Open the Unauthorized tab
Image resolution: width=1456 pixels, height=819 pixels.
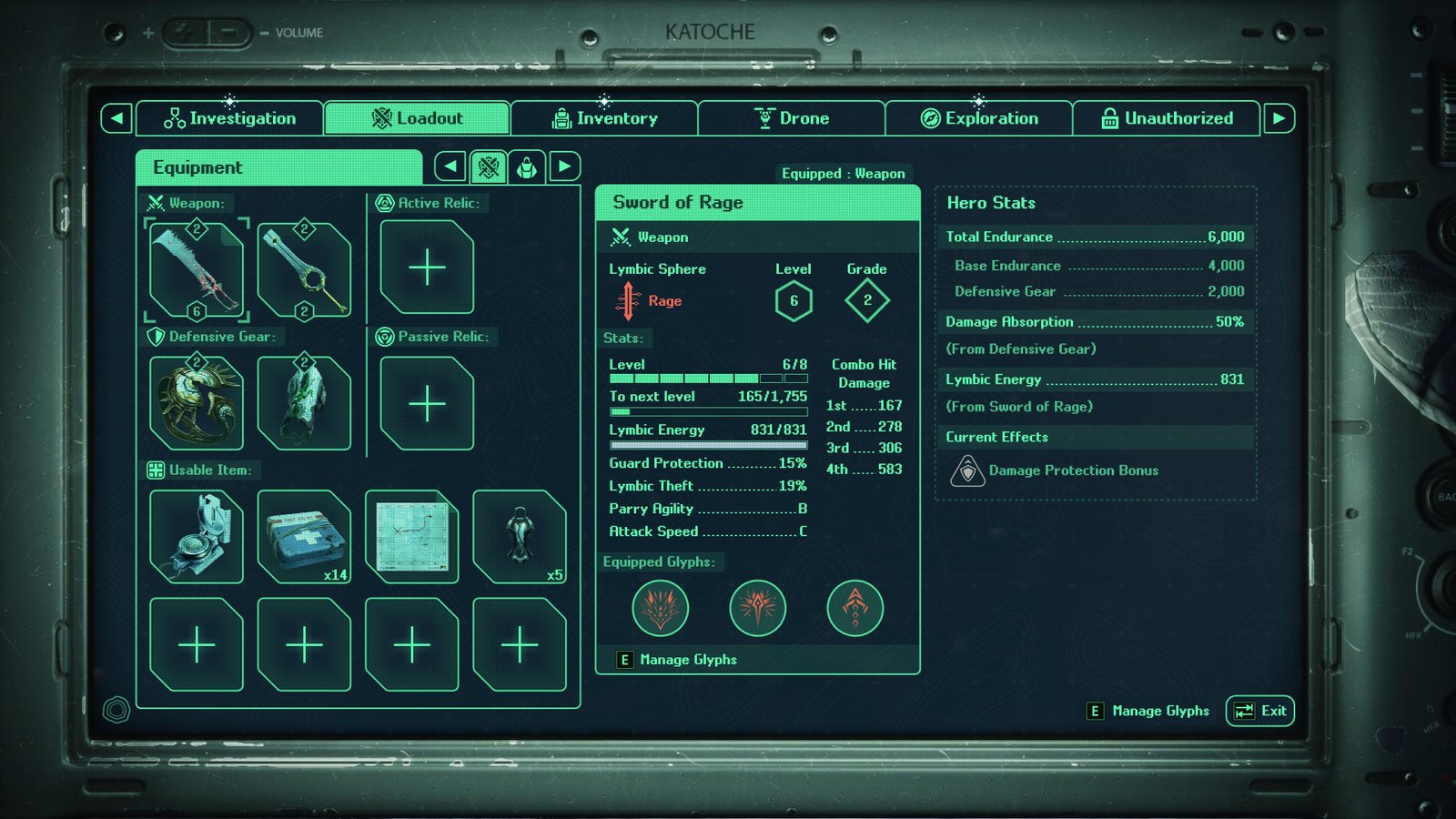pyautogui.click(x=1167, y=118)
